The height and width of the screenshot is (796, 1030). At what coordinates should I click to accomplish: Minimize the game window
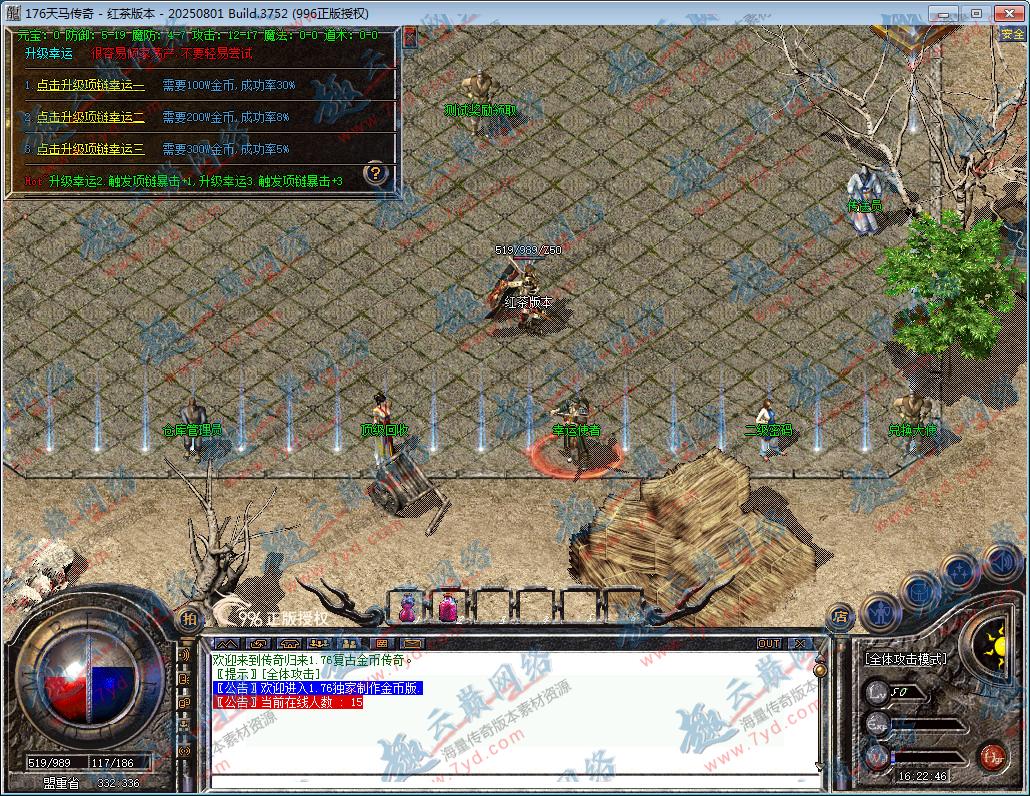click(946, 12)
